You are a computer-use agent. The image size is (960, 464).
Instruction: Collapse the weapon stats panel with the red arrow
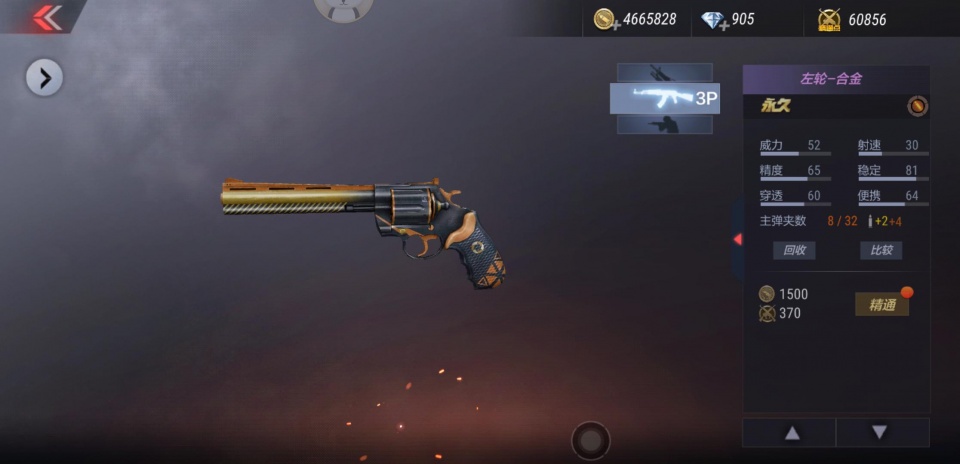coord(738,239)
